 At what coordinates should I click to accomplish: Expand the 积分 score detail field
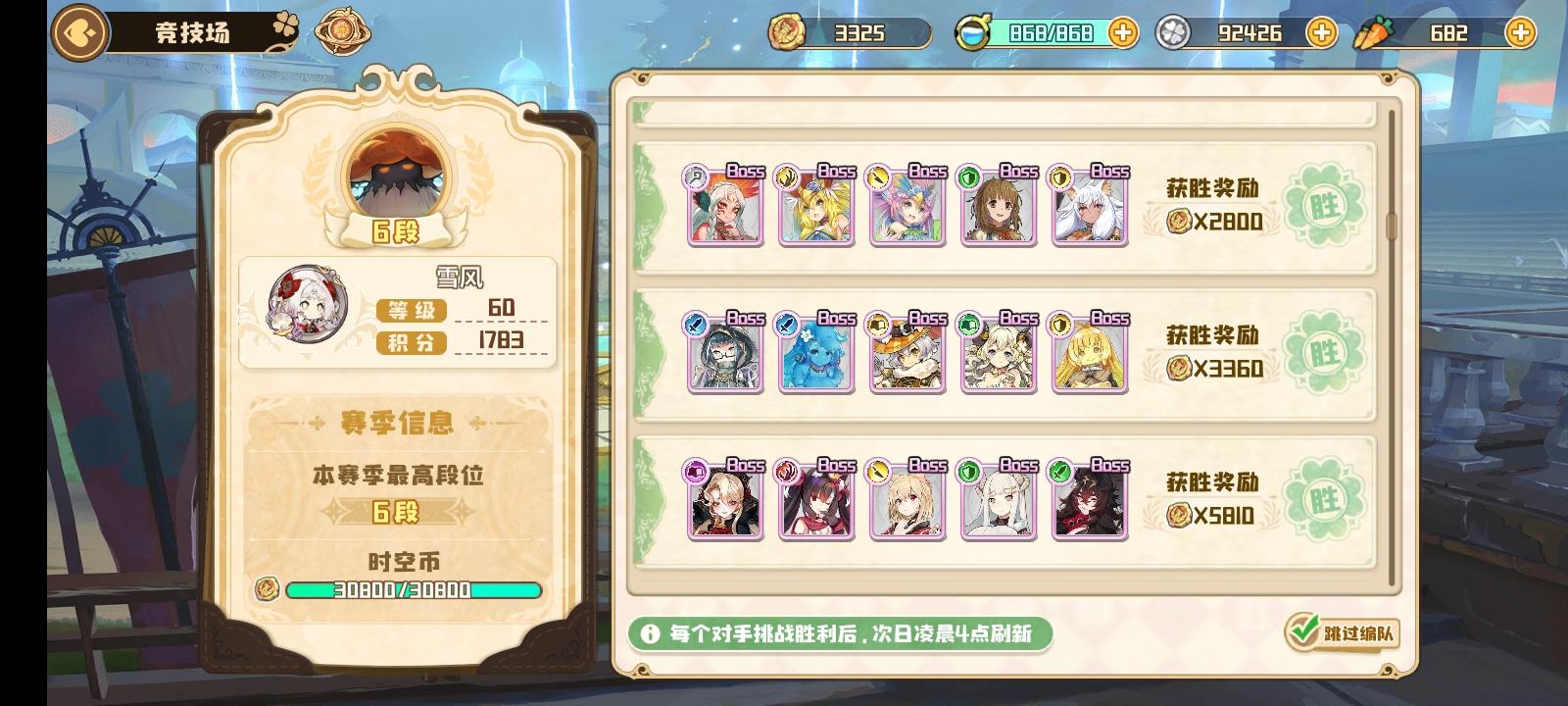coord(410,342)
